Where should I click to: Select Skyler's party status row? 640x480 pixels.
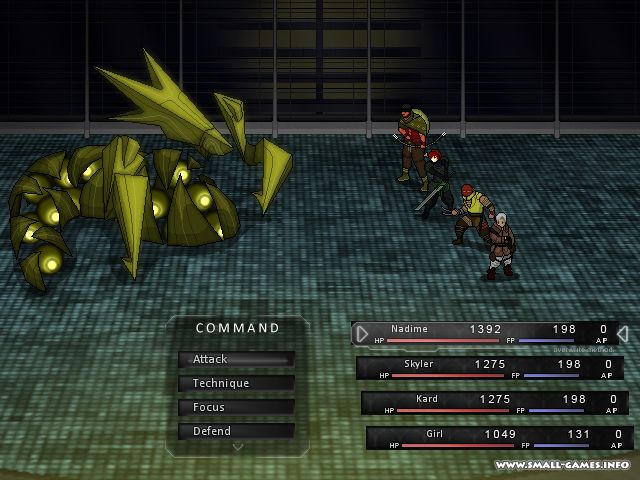[494, 368]
